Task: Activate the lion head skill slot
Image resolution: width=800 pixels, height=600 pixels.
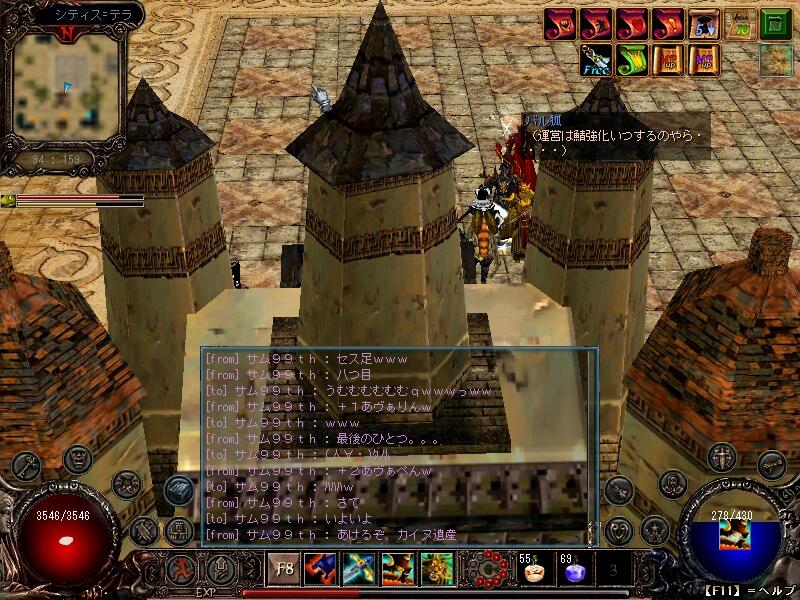Action: [436, 569]
